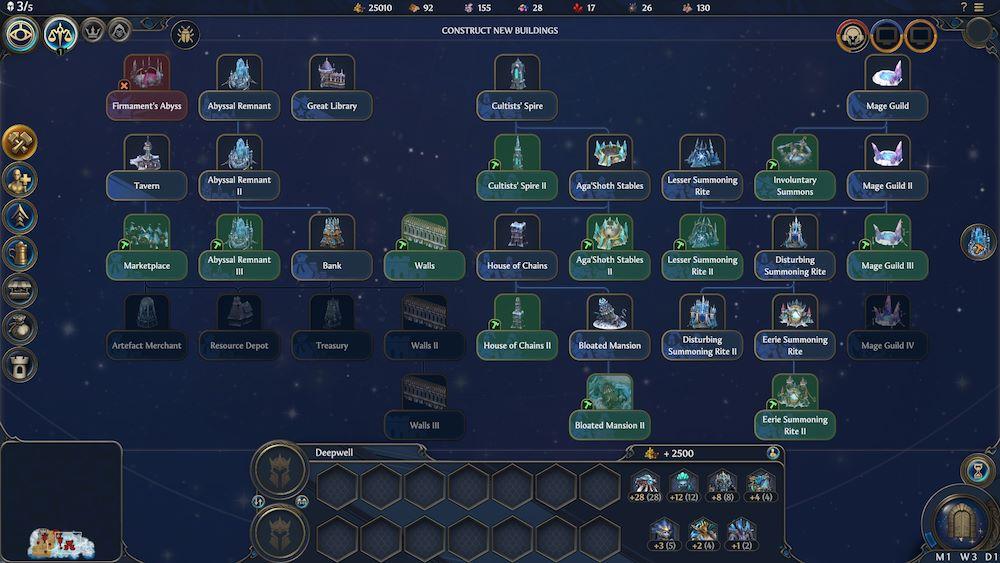The image size is (1000, 563).
Task: Select the Tavern building node
Action: click(147, 185)
